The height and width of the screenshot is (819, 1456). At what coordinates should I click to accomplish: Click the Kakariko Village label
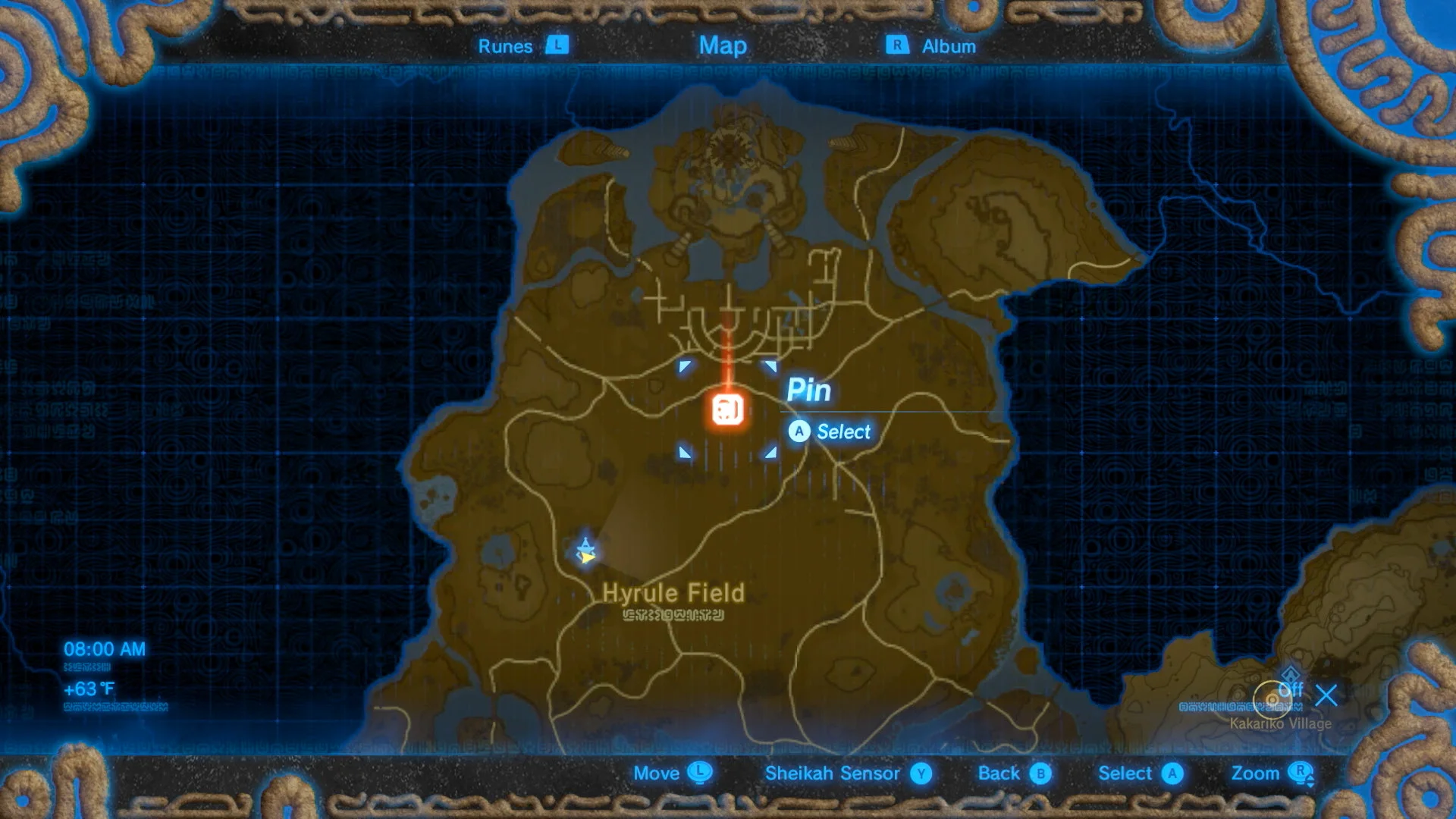point(1281,724)
